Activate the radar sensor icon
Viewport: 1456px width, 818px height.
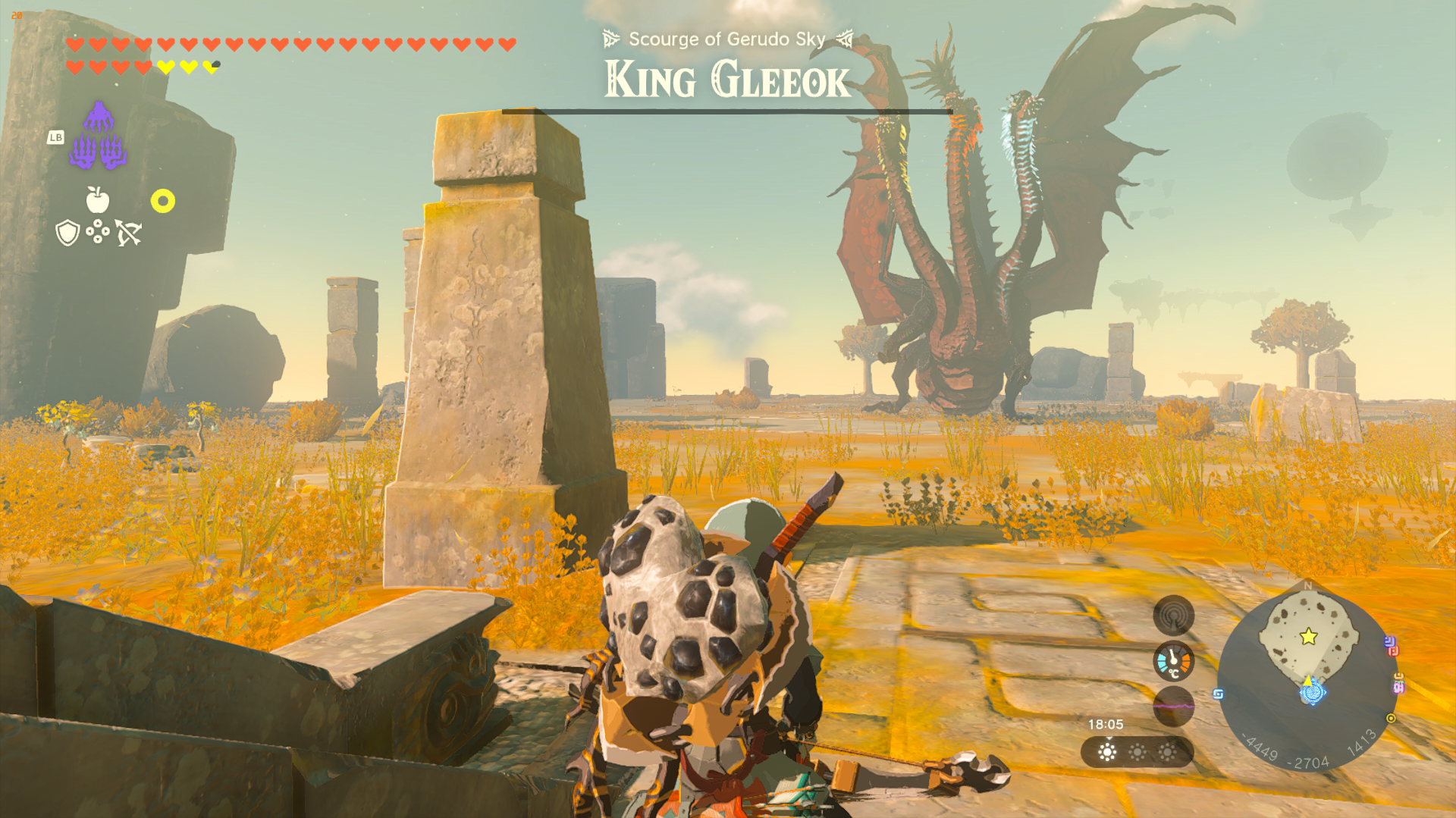(x=1173, y=616)
